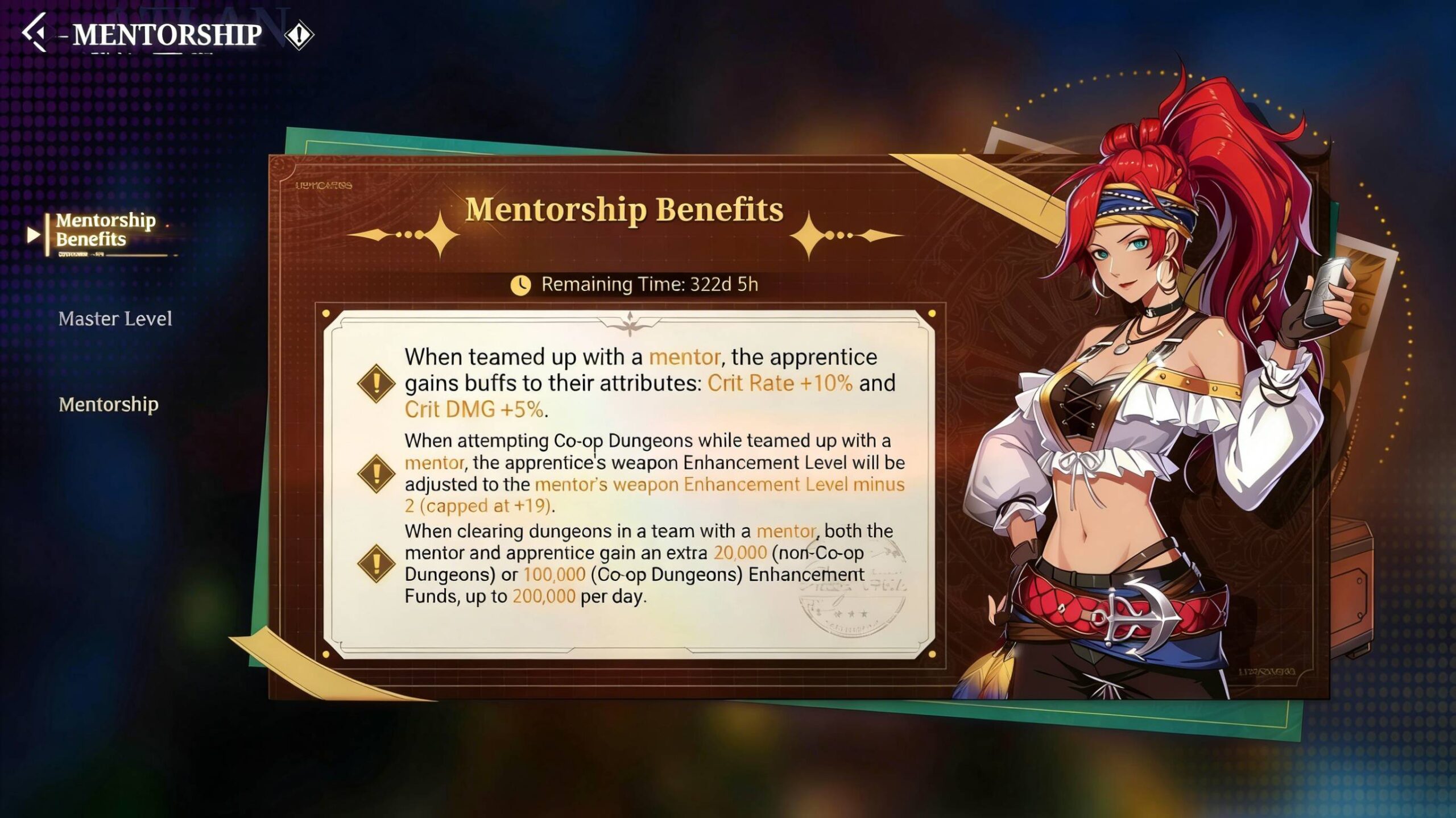Click the back arrow to exit Mentorship
This screenshot has width=1456, height=818.
click(35, 34)
